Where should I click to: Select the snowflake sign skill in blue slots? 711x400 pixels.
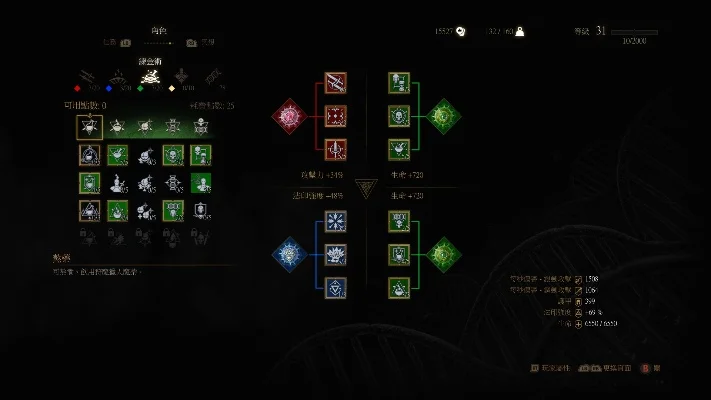pyautogui.click(x=336, y=220)
